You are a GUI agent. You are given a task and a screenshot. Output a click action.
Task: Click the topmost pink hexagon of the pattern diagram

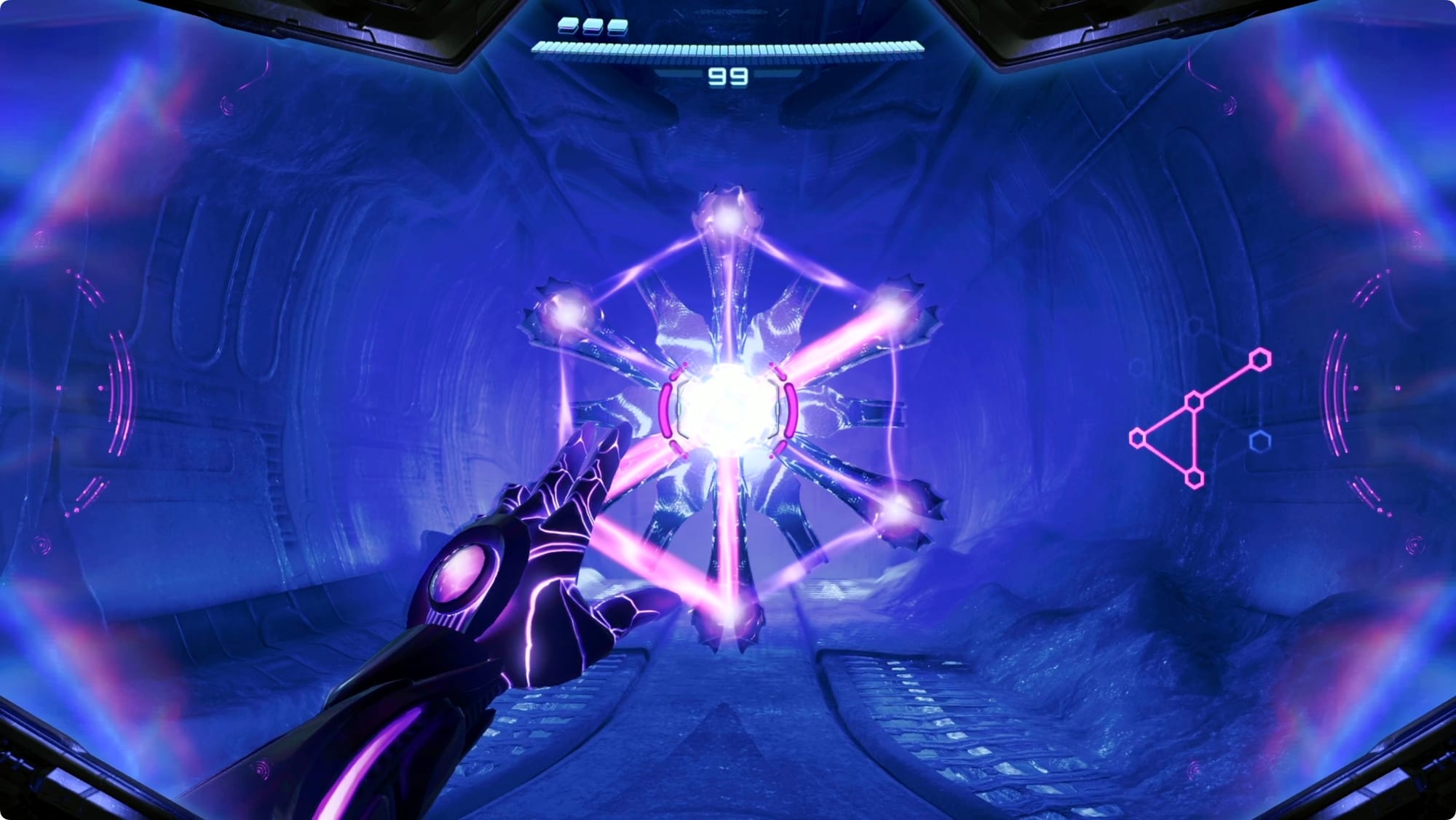[x=1260, y=359]
